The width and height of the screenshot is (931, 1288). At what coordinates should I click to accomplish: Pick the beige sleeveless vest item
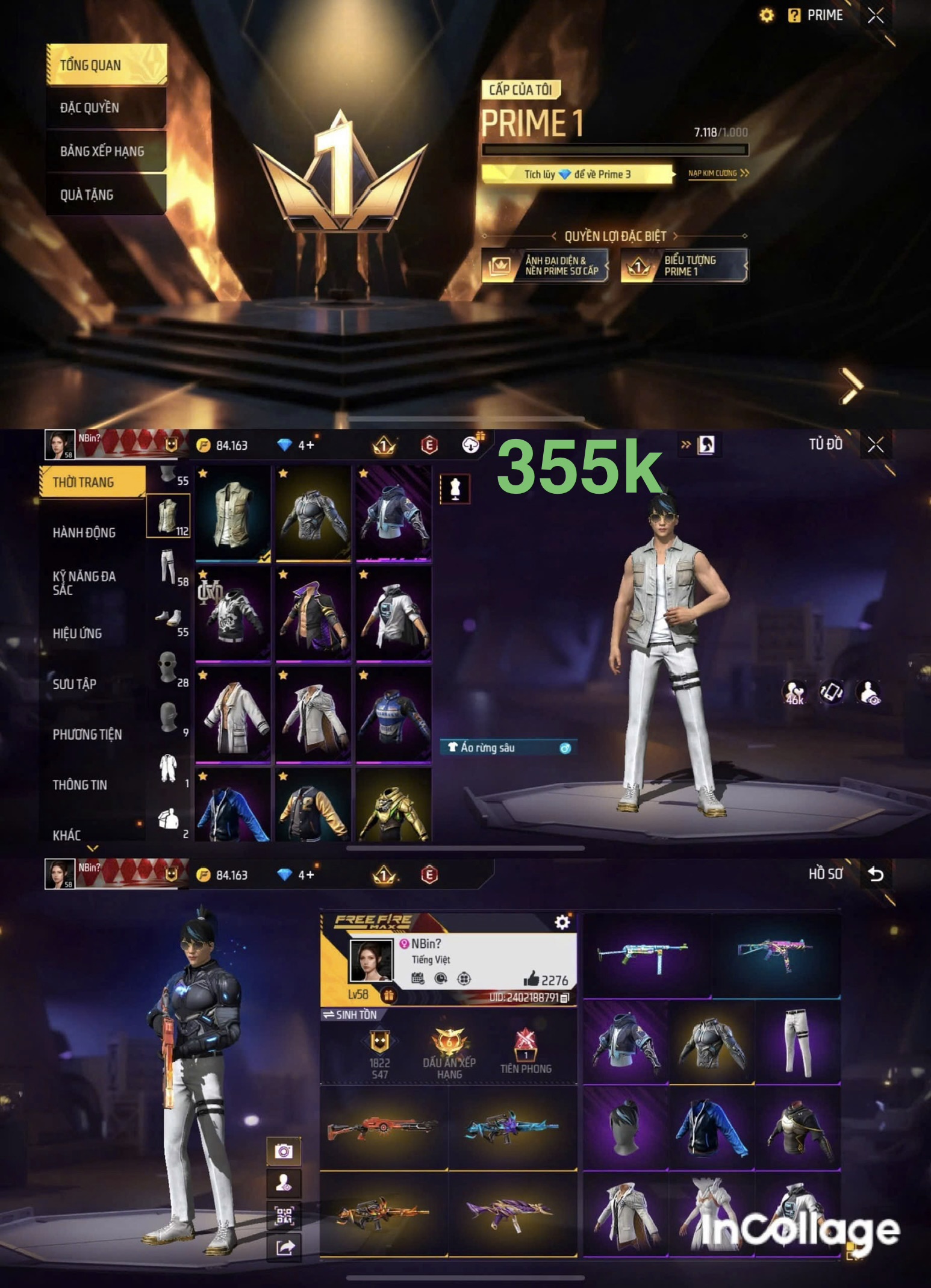click(233, 514)
